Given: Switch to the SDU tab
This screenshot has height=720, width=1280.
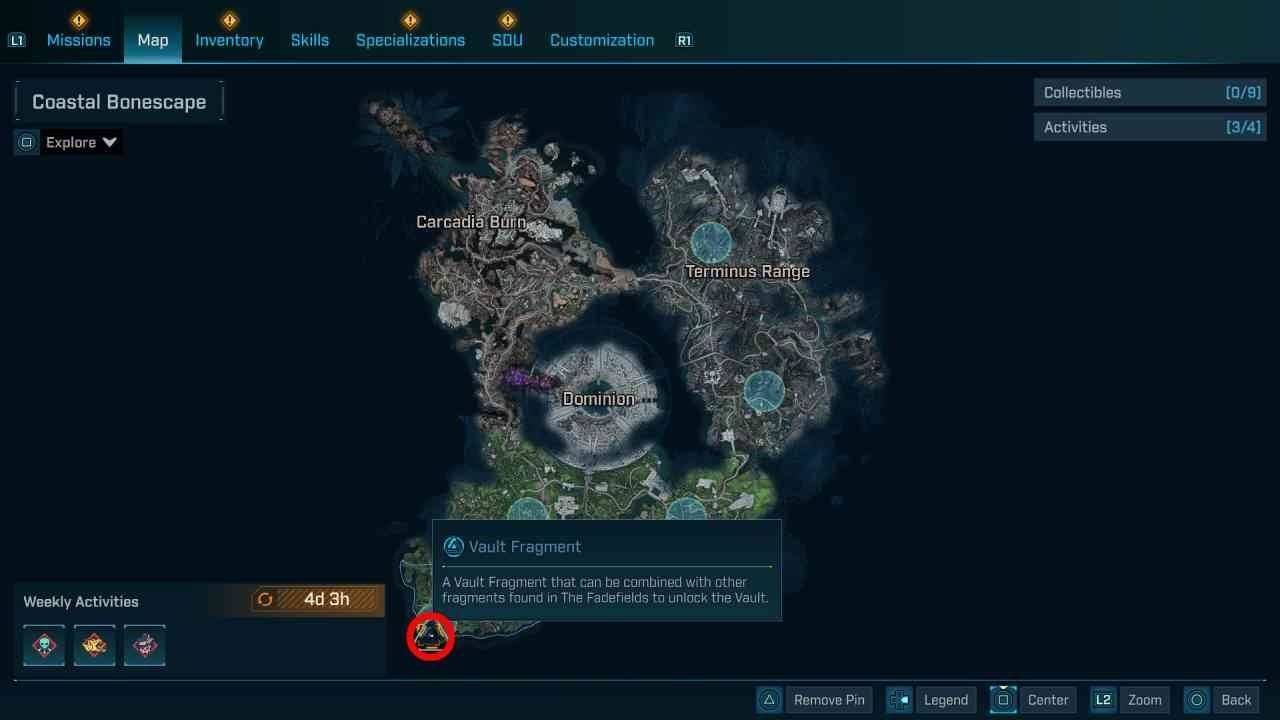Looking at the screenshot, I should pyautogui.click(x=507, y=40).
